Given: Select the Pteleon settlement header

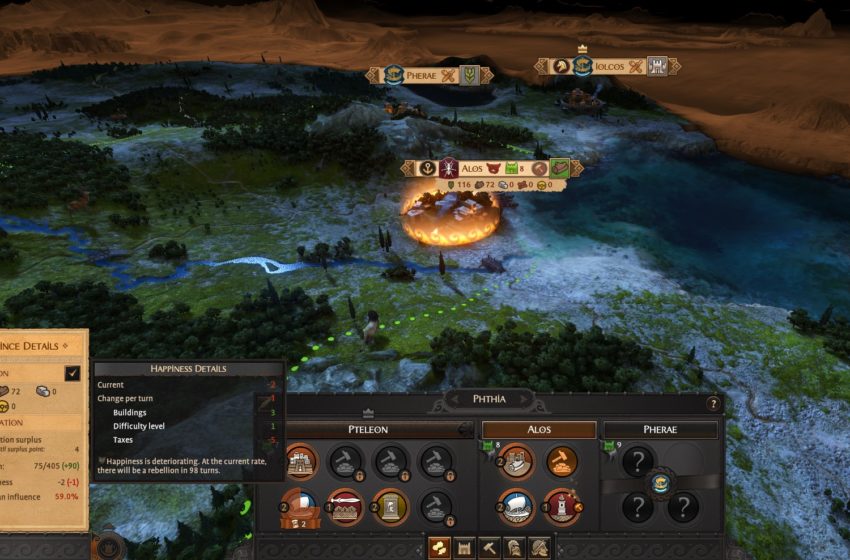Looking at the screenshot, I should click(x=366, y=429).
